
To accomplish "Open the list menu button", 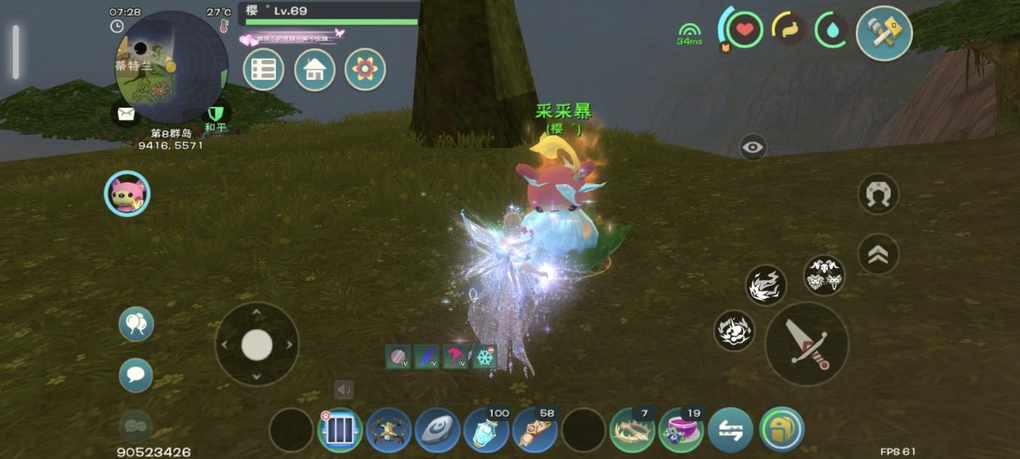I will point(264,70).
